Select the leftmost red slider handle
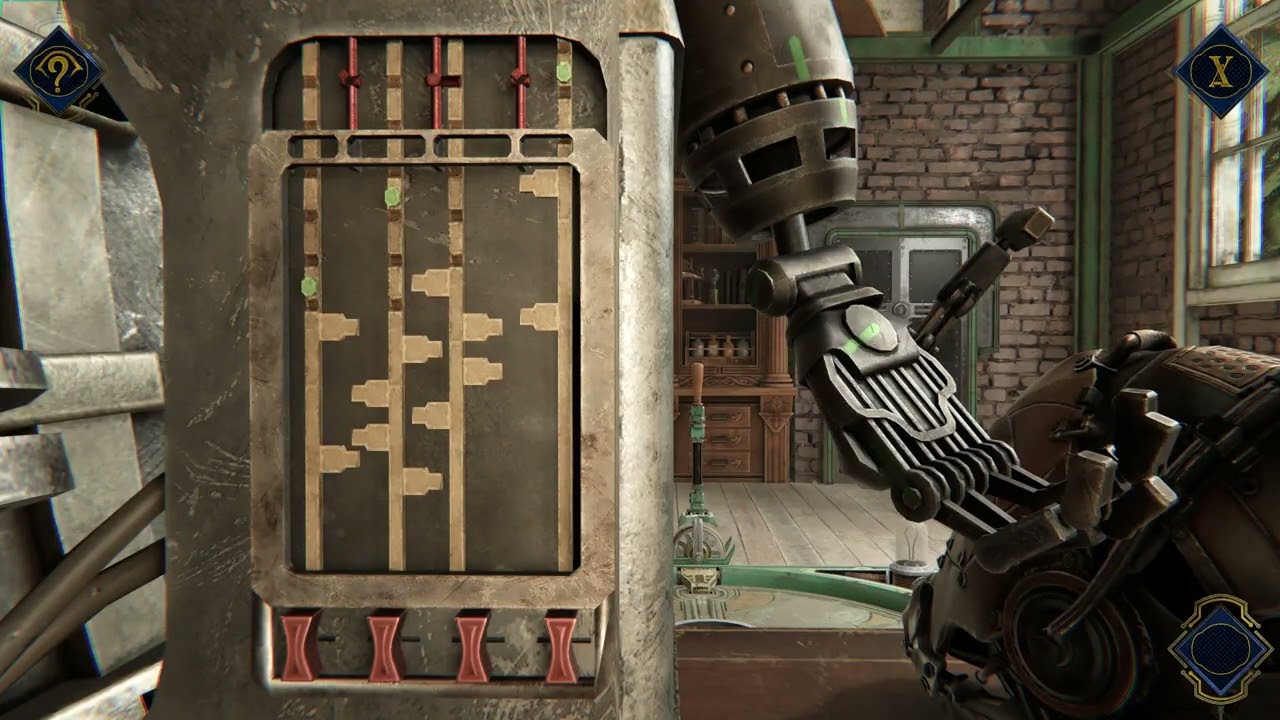This screenshot has width=1280, height=720. 352,78
